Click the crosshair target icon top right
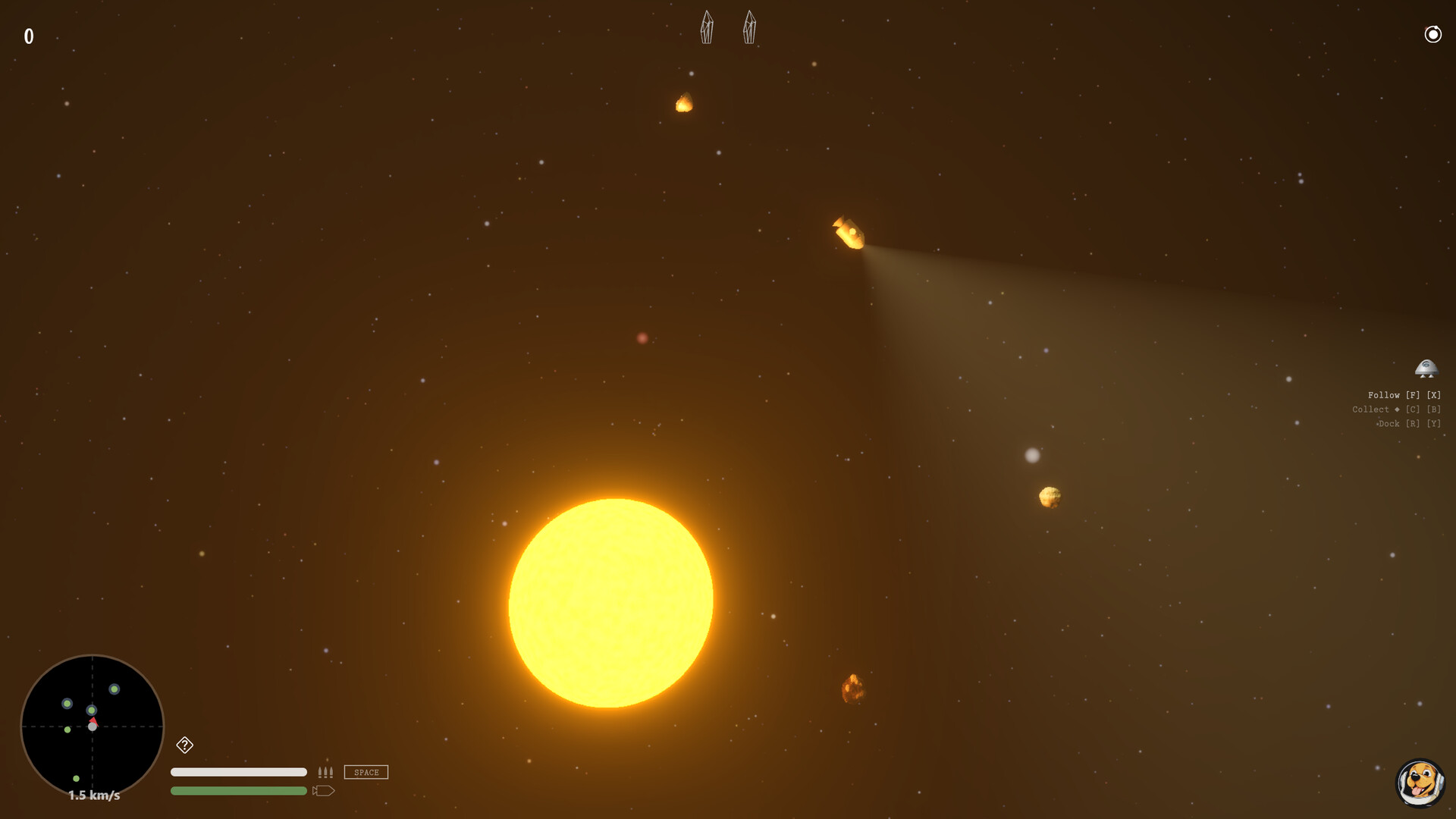The image size is (1456, 819). tap(1432, 34)
